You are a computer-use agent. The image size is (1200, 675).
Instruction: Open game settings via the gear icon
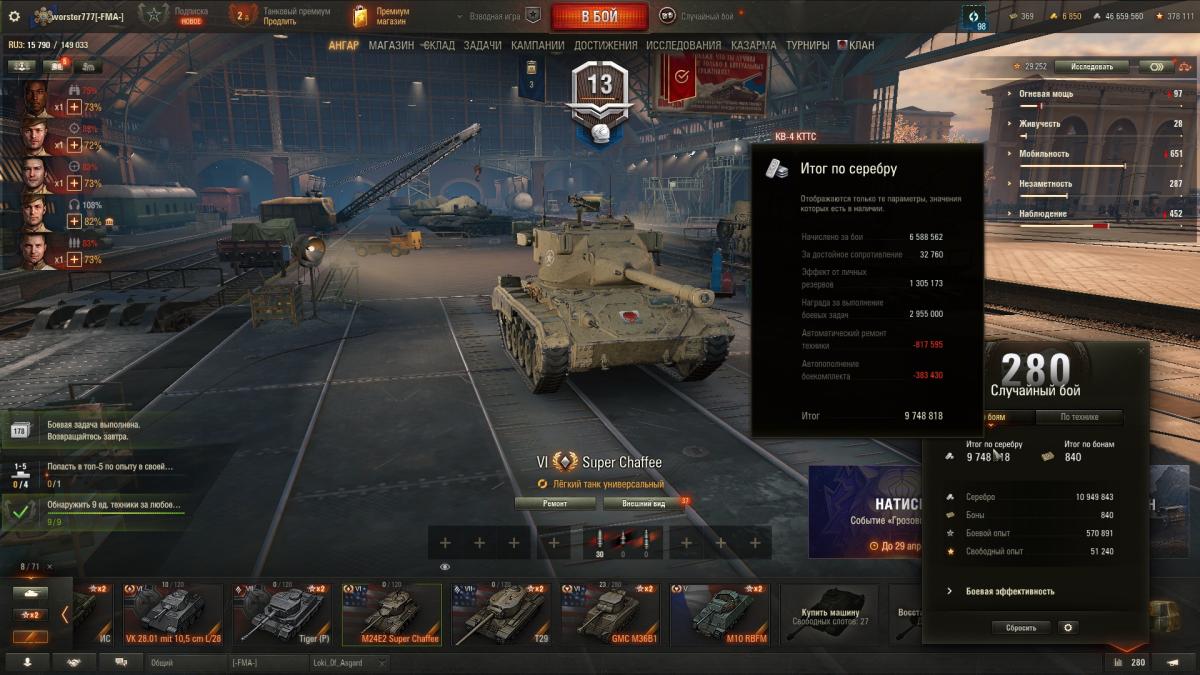coord(14,17)
